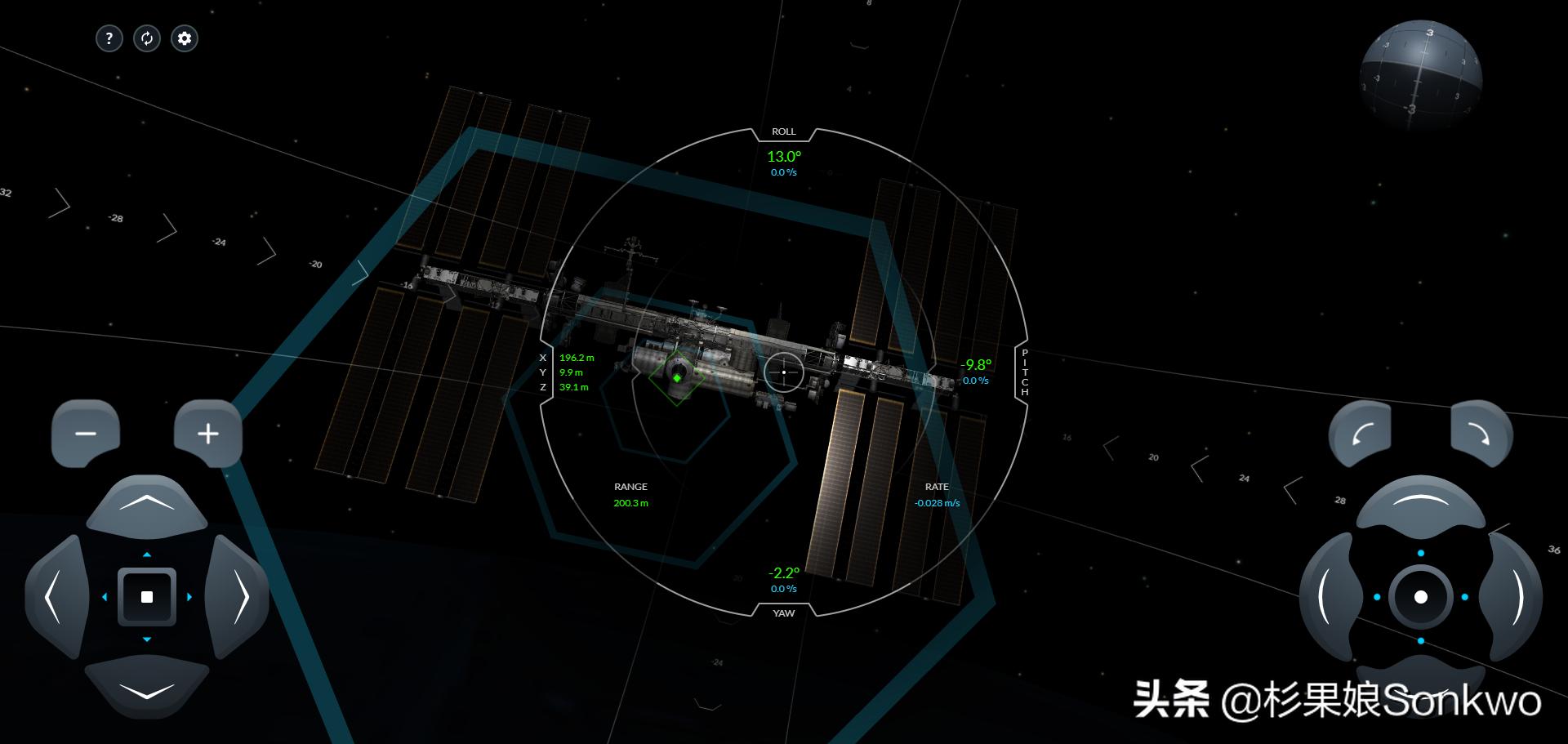Image resolution: width=1568 pixels, height=744 pixels.
Task: Click the translate down arrow button
Action: coord(147,688)
